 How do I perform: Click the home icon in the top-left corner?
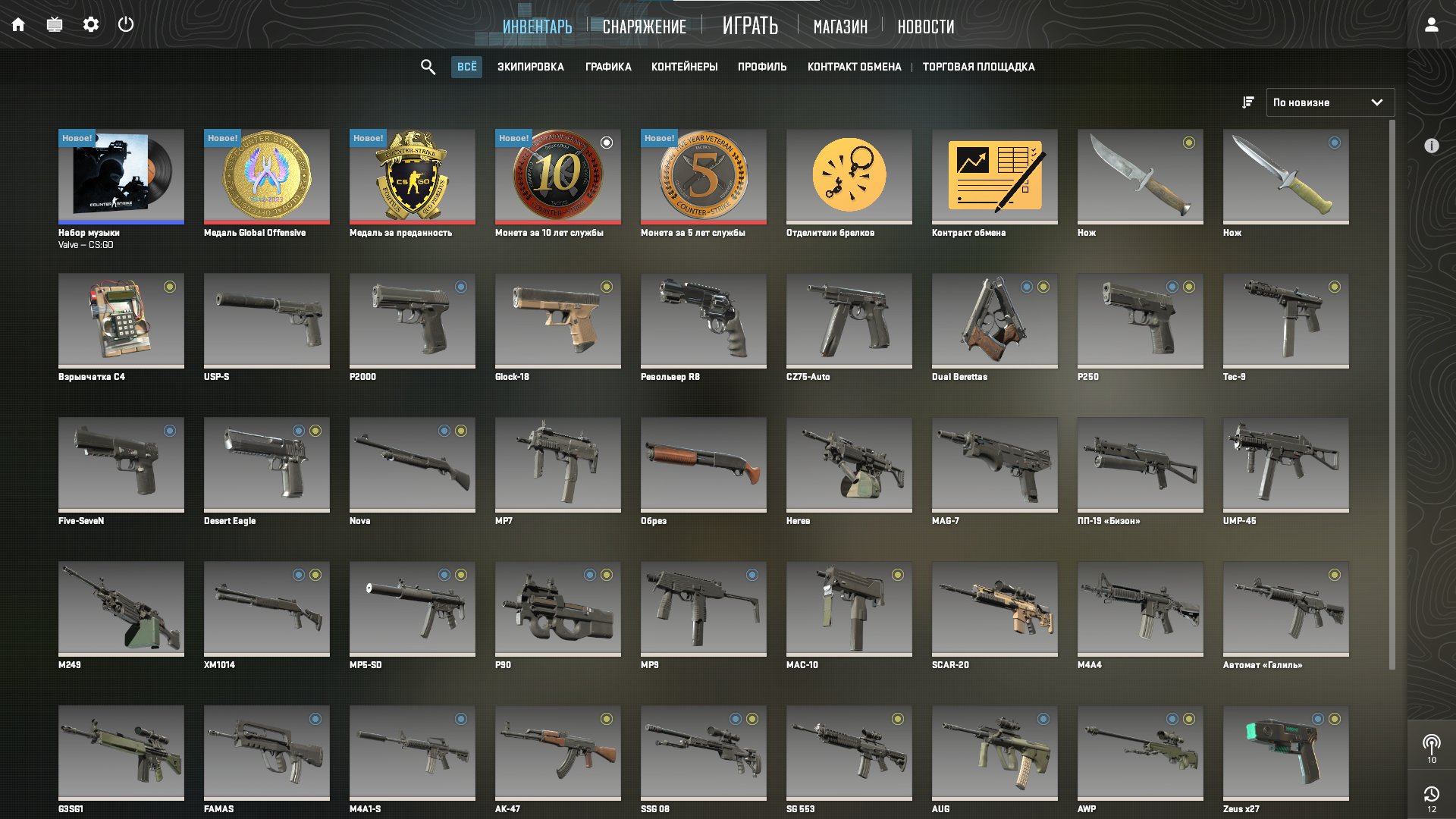tap(18, 24)
